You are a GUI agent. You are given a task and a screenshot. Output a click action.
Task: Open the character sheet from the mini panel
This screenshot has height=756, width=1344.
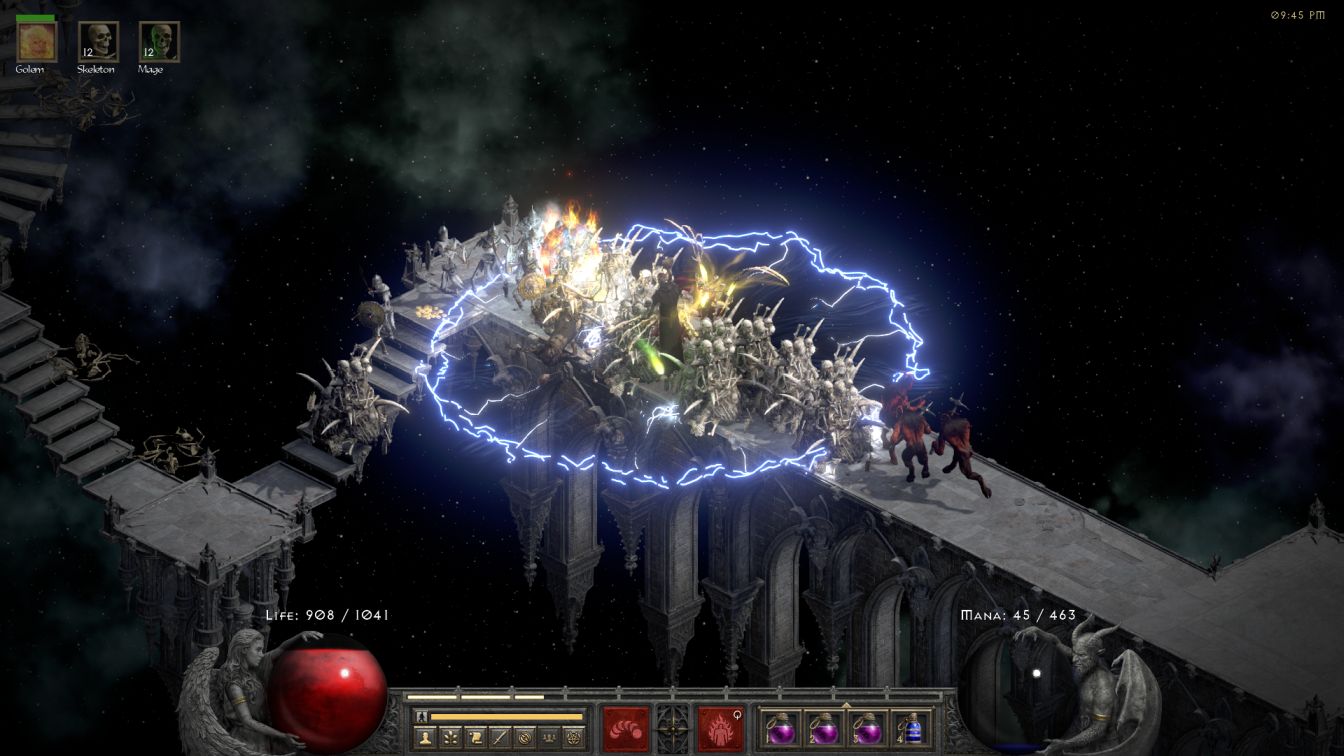[x=425, y=738]
